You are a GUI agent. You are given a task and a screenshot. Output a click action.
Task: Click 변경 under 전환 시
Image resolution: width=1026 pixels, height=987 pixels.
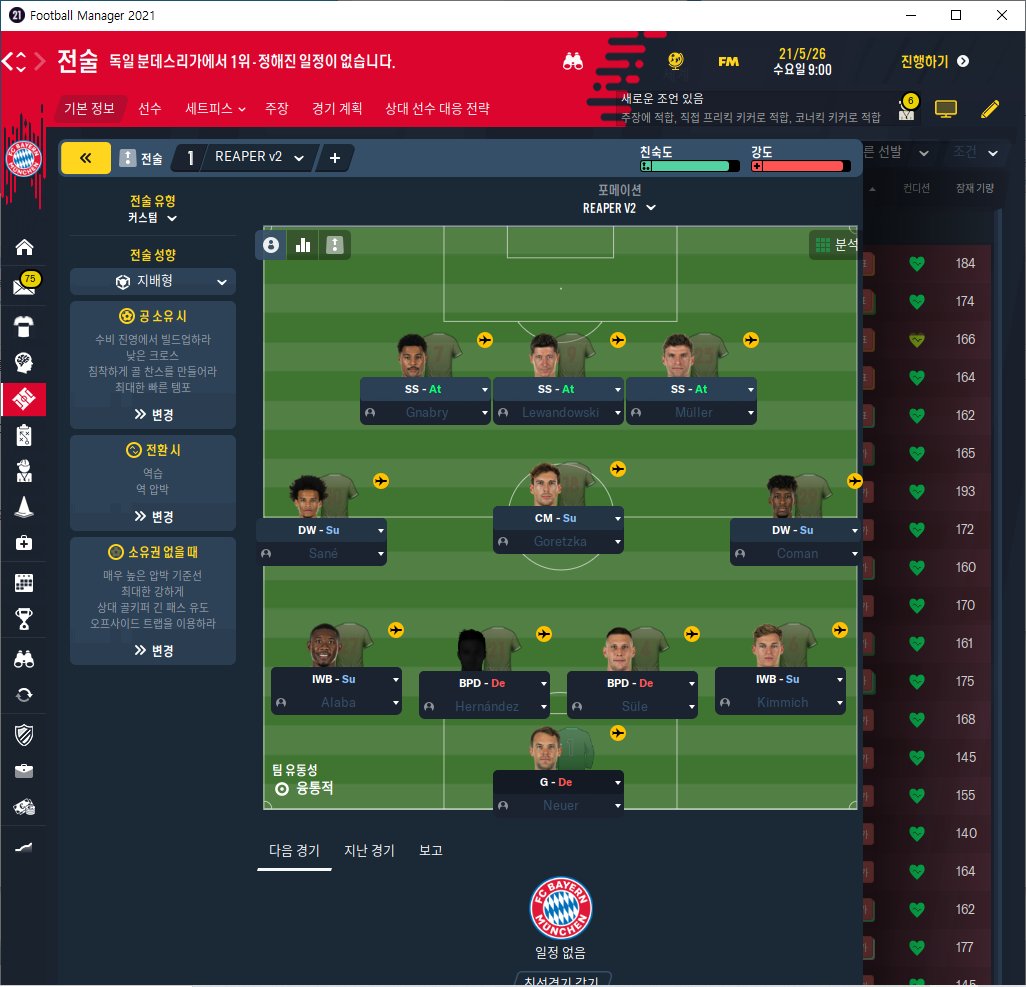point(153,516)
